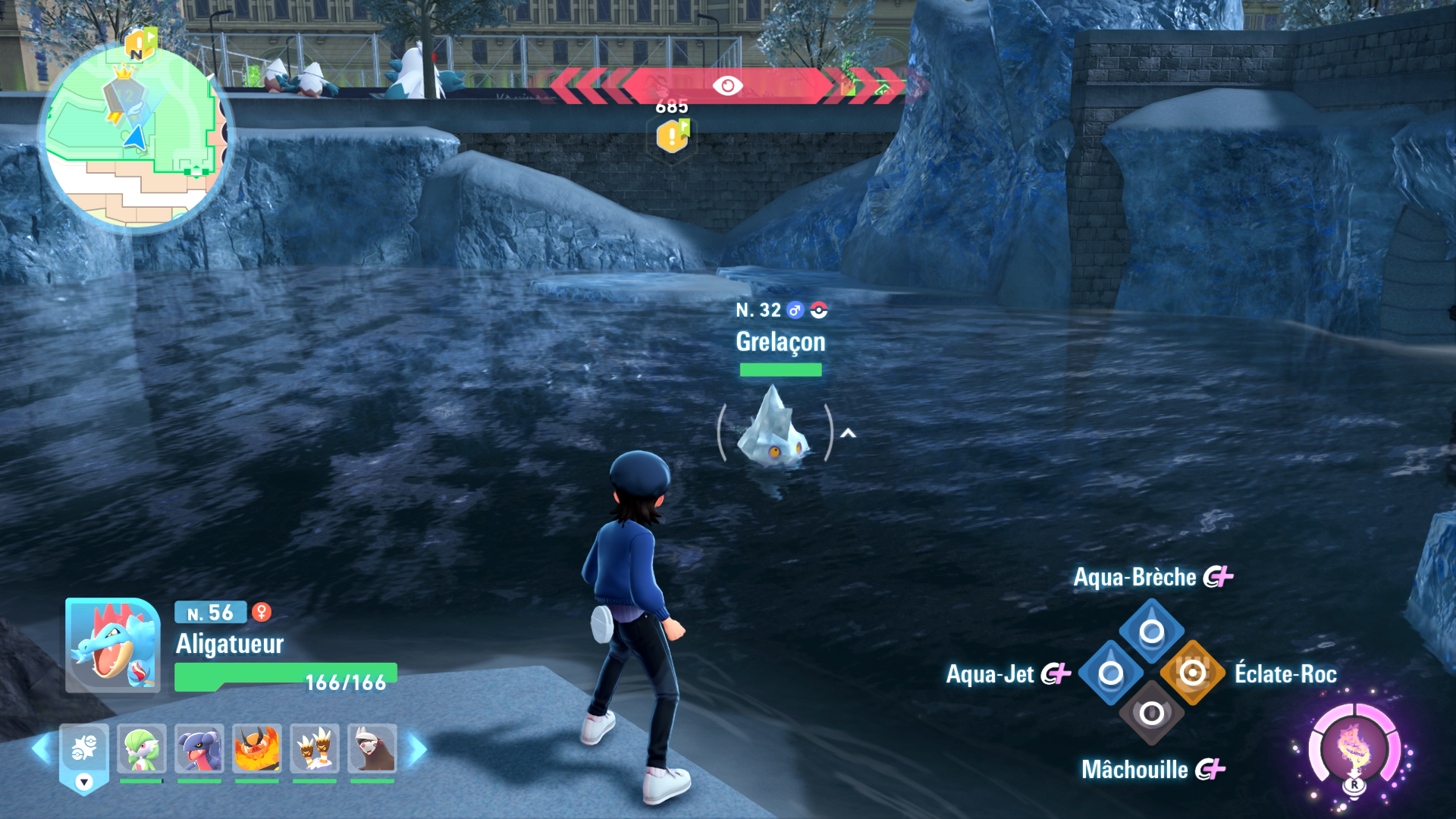Select the Grelaçon target nameplate
1456x819 pixels.
[x=780, y=342]
